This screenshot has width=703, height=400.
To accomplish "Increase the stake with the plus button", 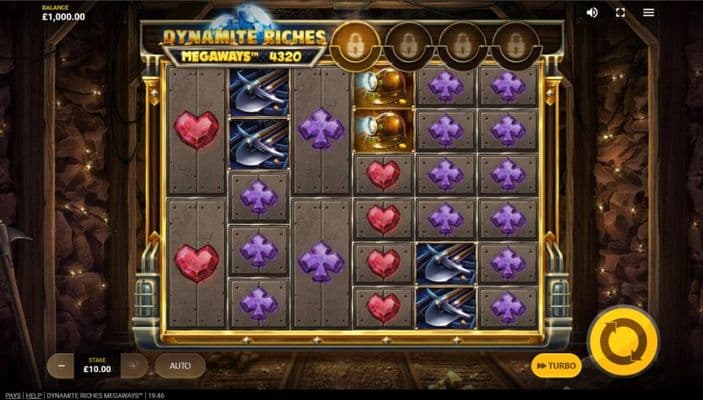I will click(x=134, y=366).
